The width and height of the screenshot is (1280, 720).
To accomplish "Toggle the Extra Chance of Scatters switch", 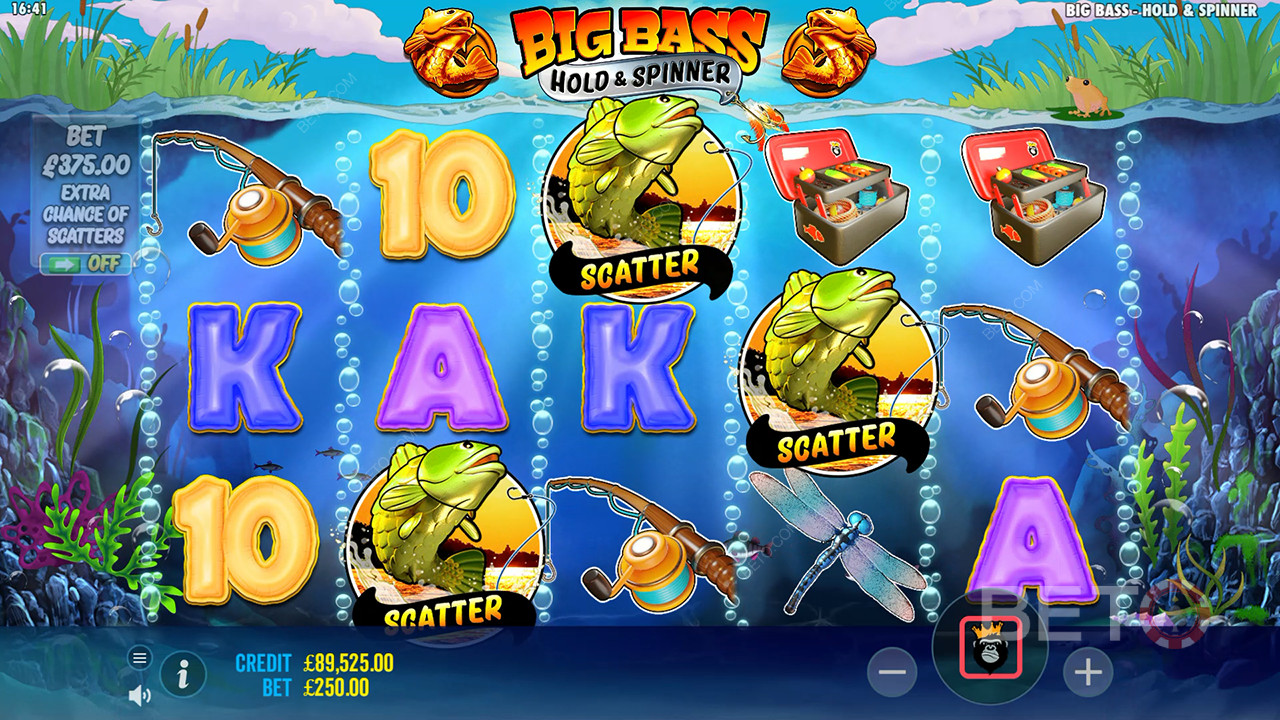I will coord(85,264).
